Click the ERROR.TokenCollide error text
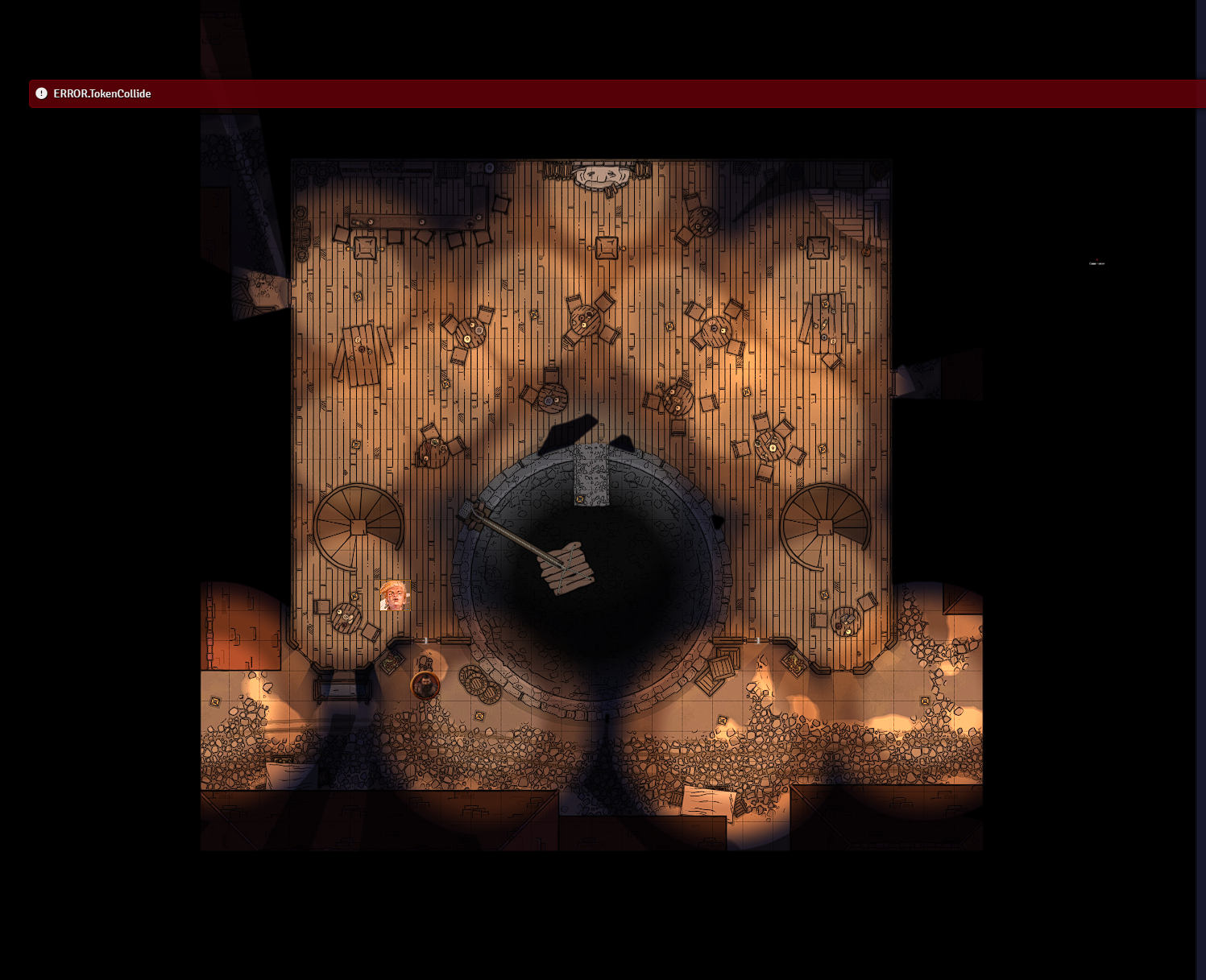The image size is (1206, 980). tap(102, 93)
